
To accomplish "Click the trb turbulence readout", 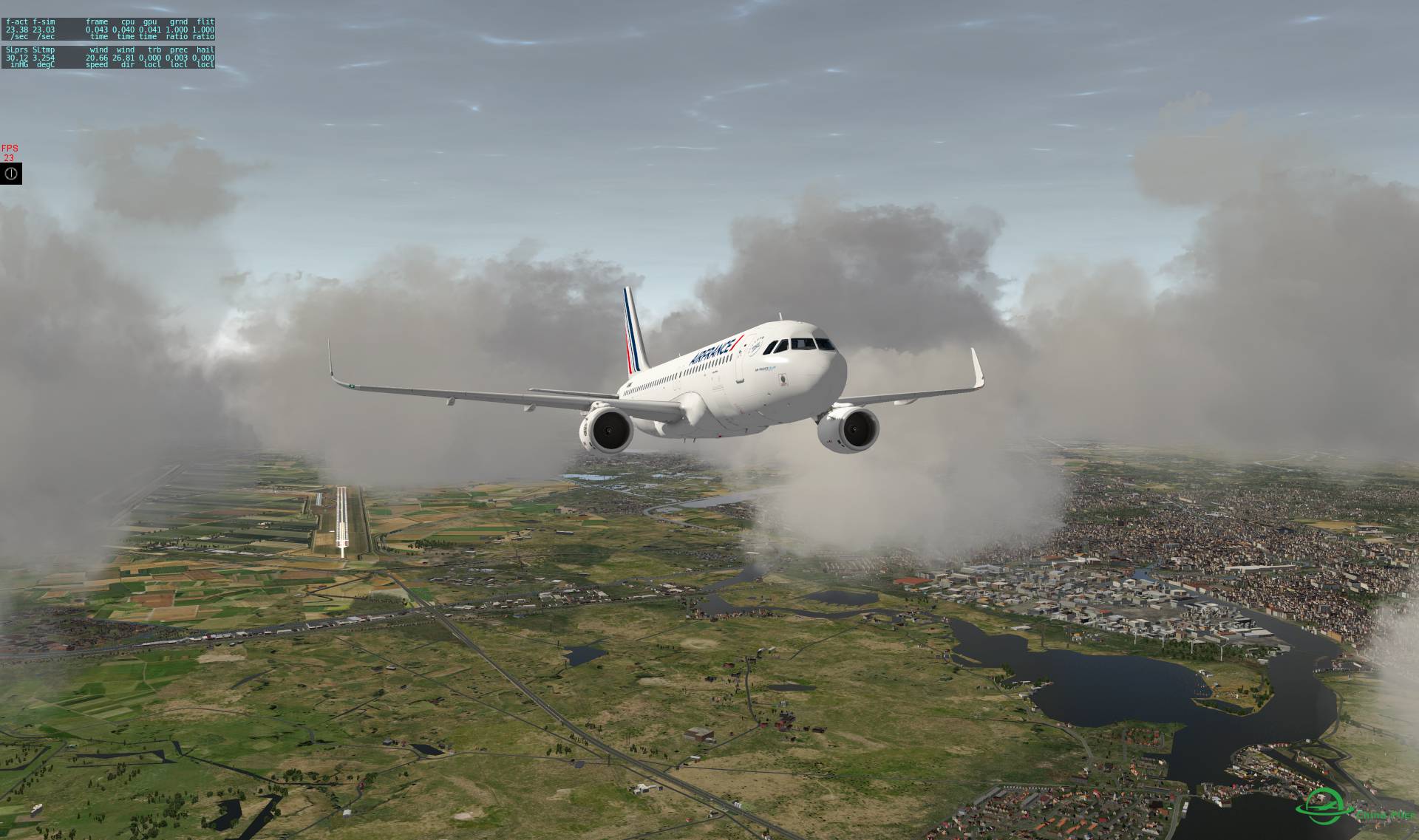I will 150,58.
